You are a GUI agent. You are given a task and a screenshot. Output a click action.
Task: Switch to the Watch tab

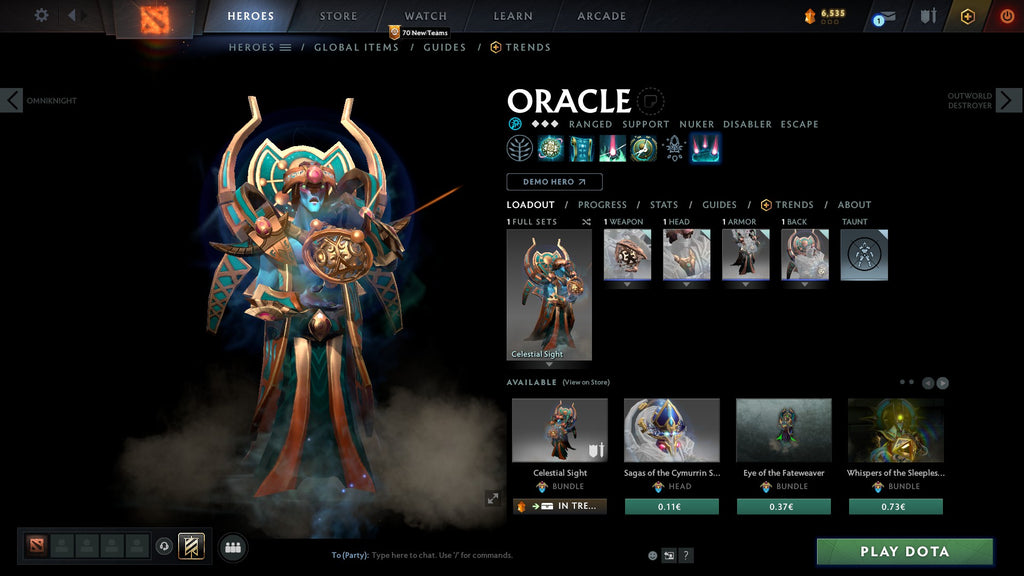coord(426,16)
